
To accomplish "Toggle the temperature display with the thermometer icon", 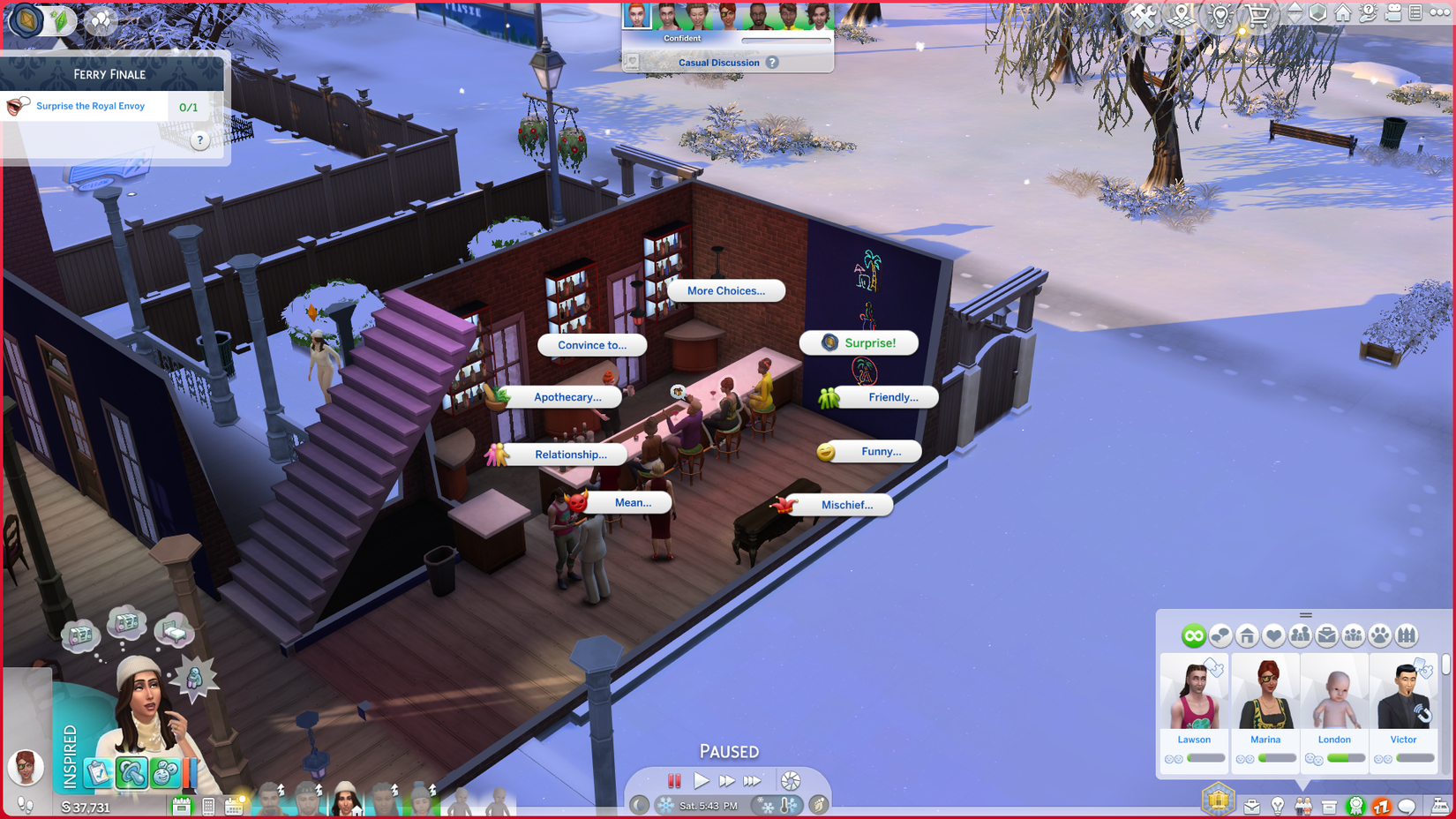I will tap(784, 805).
